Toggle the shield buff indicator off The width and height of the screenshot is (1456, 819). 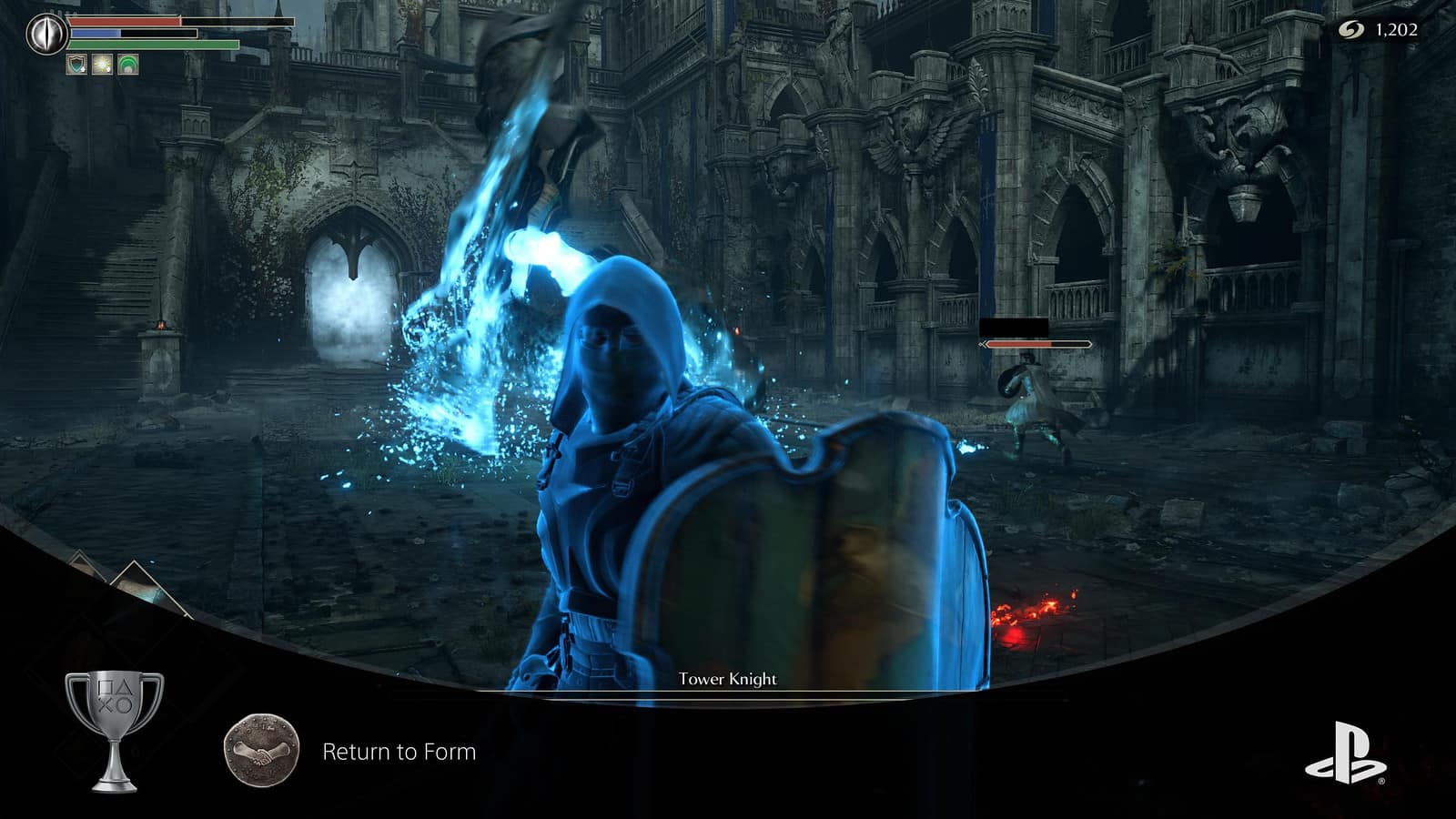[x=76, y=64]
